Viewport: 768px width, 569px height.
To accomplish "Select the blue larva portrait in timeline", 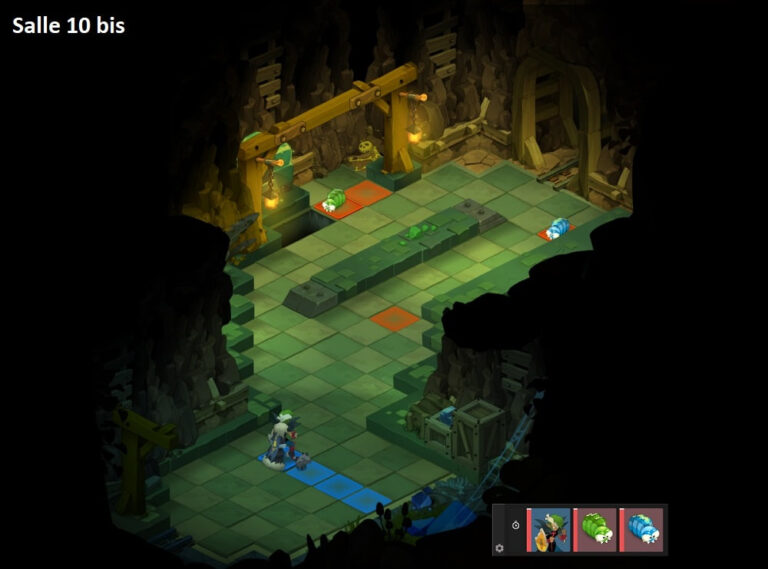I will click(642, 529).
